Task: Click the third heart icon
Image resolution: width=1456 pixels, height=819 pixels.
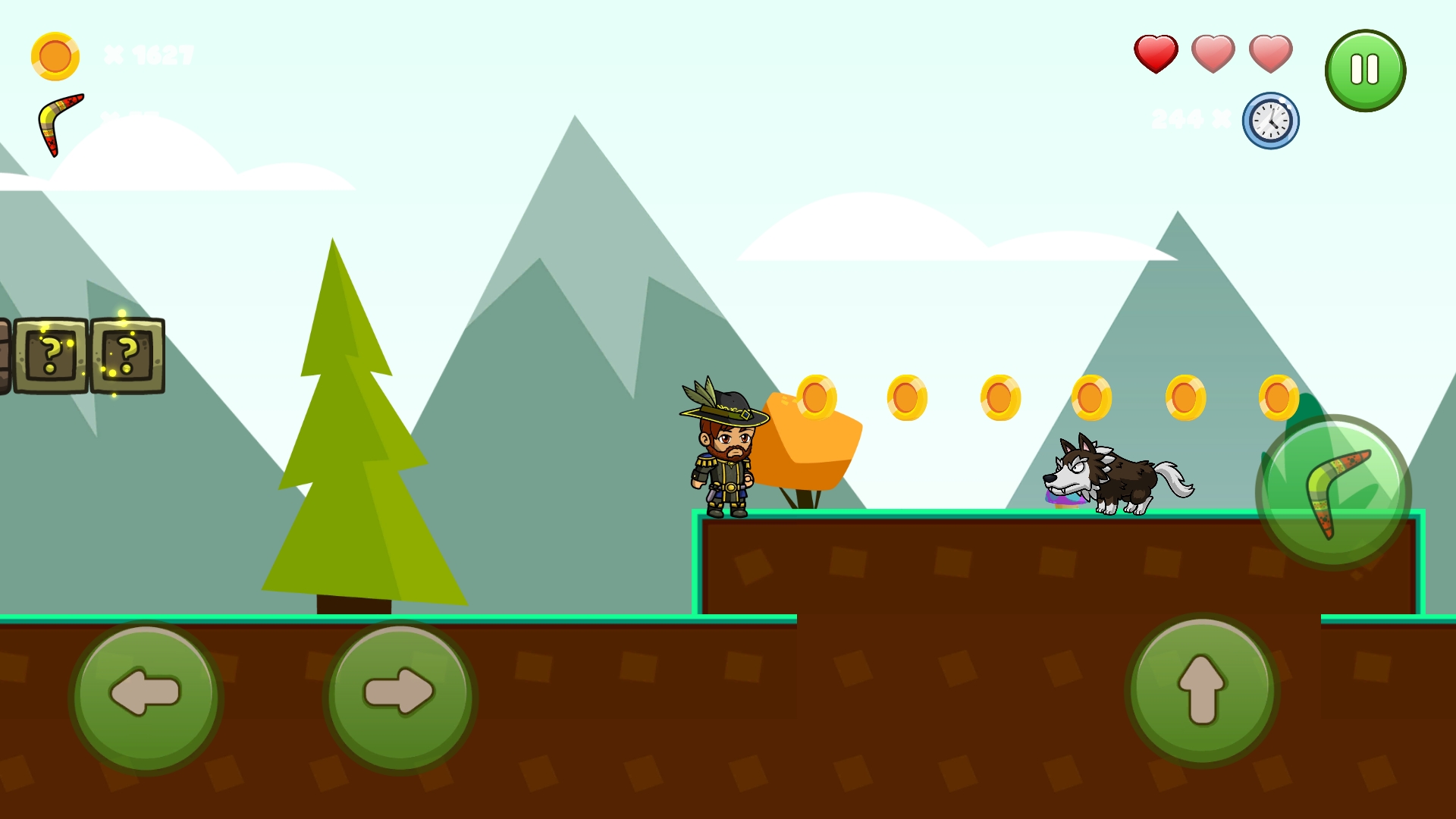Action: (x=1270, y=54)
